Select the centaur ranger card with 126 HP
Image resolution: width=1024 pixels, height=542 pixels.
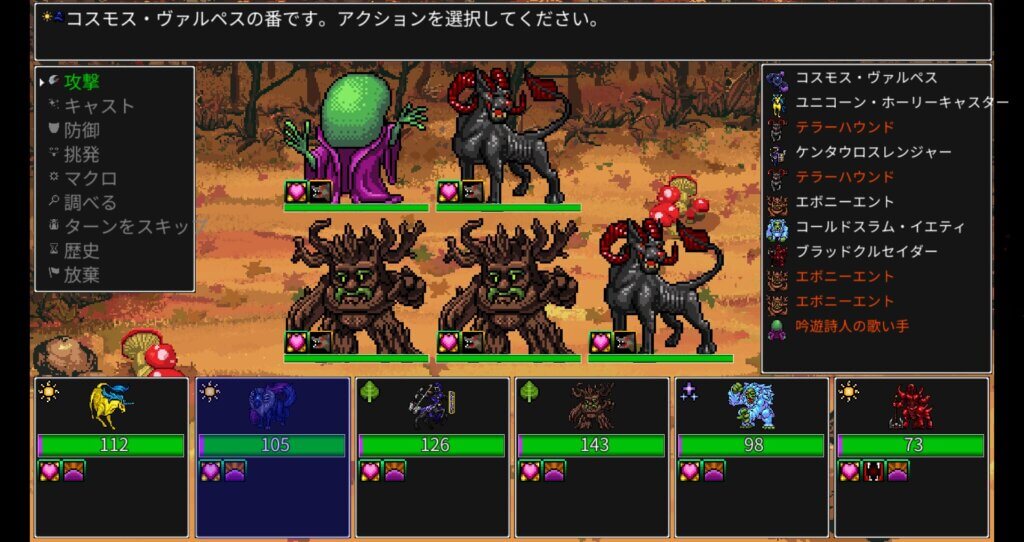[x=433, y=456]
